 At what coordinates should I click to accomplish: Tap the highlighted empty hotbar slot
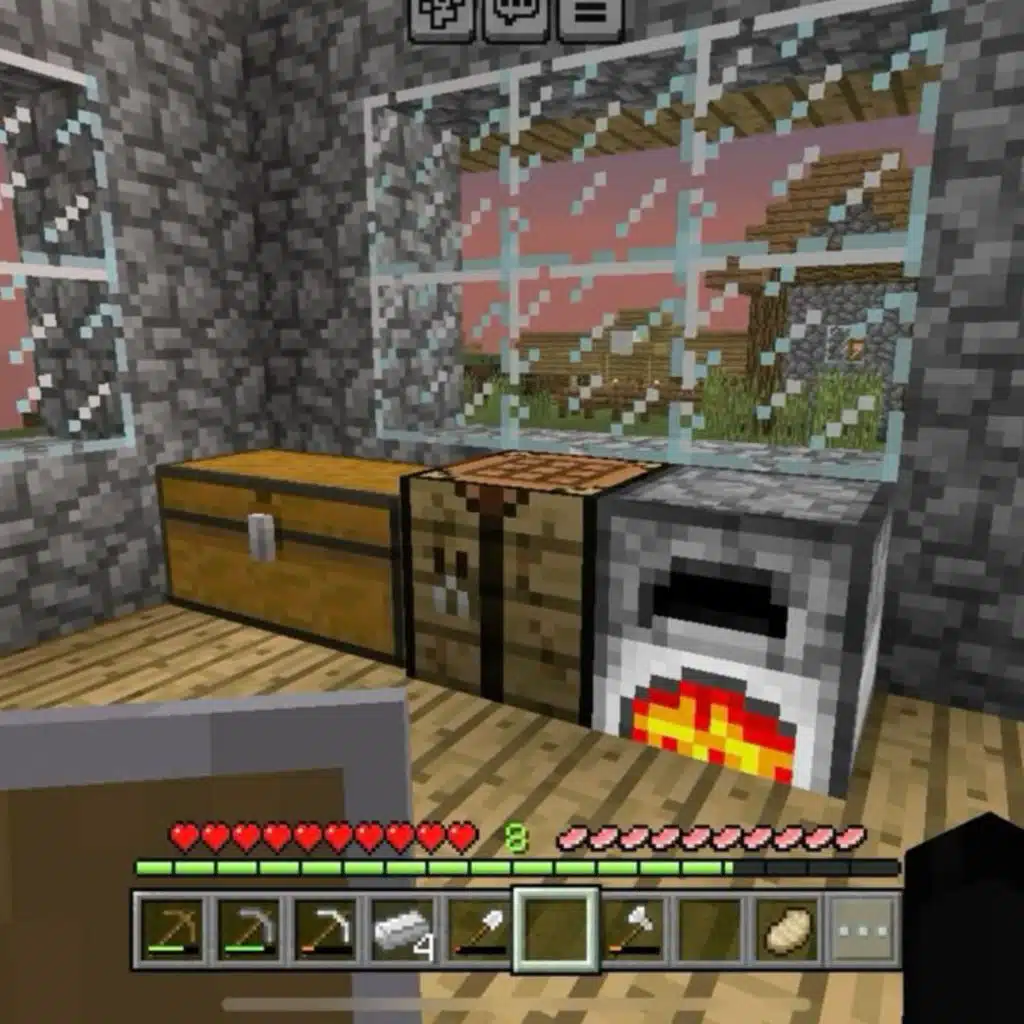[x=557, y=930]
